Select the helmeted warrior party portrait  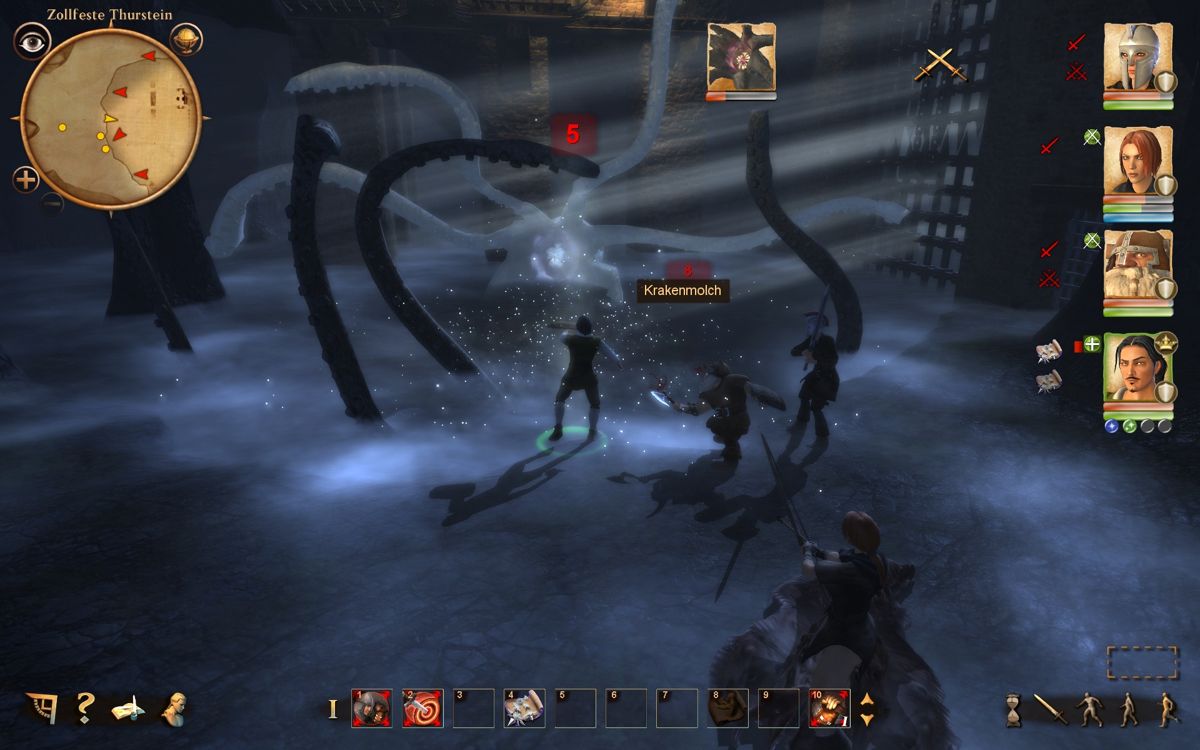pyautogui.click(x=1137, y=59)
